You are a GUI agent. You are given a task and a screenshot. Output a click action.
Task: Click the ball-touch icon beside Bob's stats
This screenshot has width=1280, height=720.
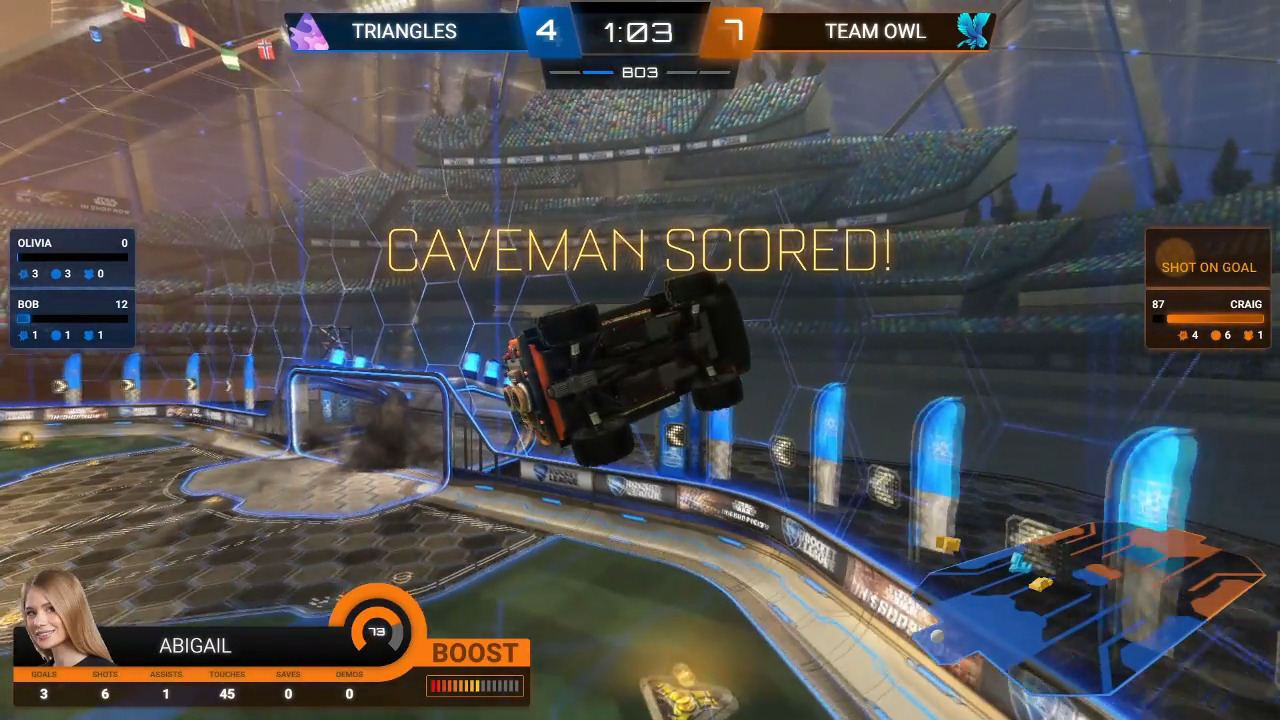55,335
